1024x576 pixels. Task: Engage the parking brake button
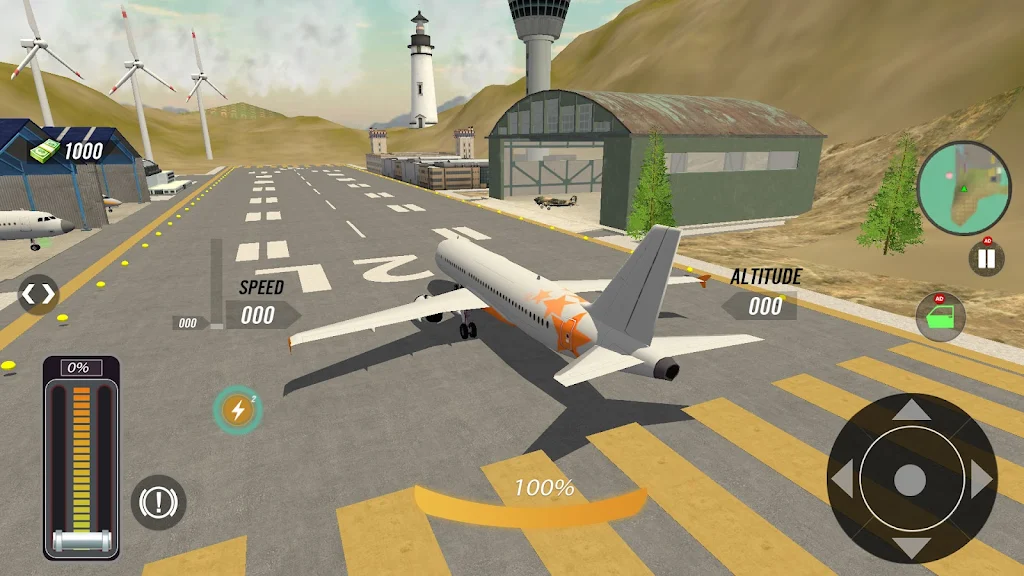coord(158,501)
